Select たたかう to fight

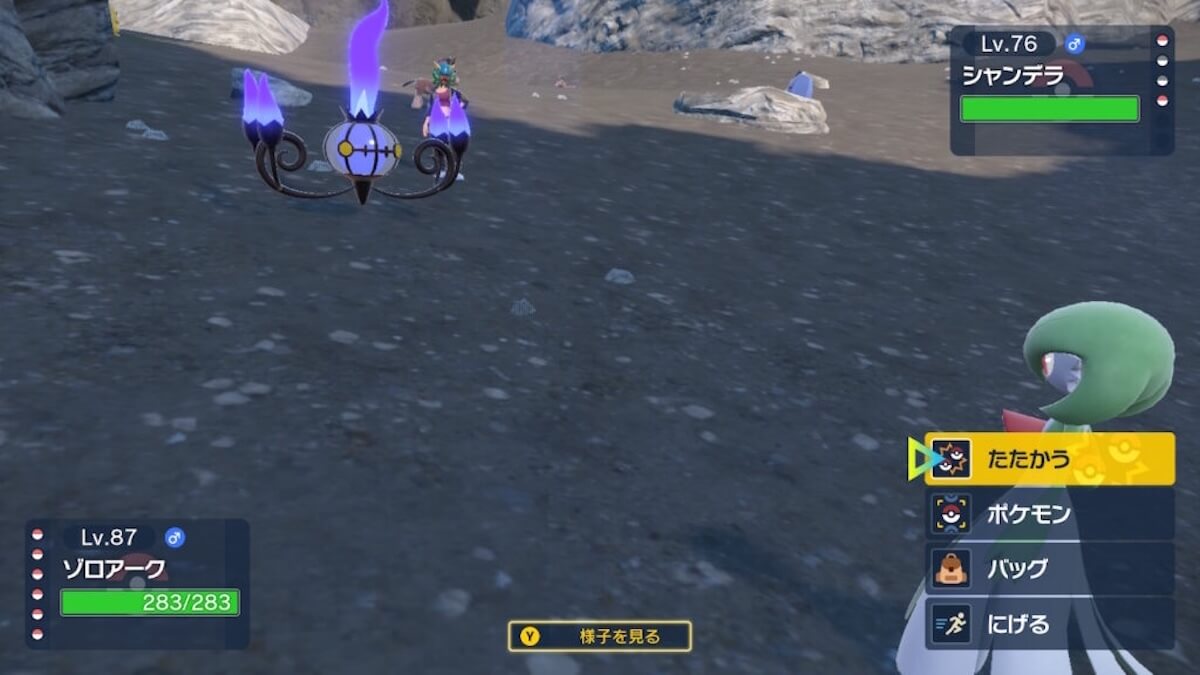tap(1049, 459)
